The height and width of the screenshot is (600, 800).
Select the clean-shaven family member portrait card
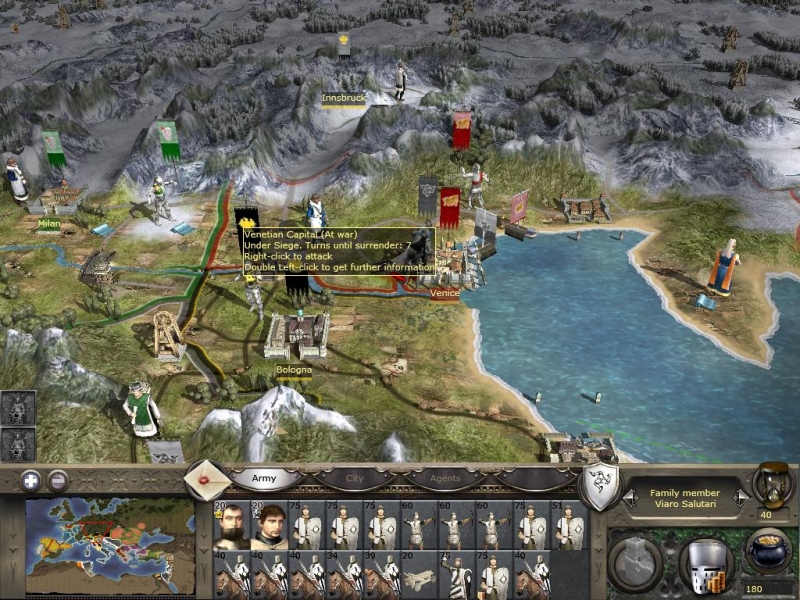click(269, 527)
